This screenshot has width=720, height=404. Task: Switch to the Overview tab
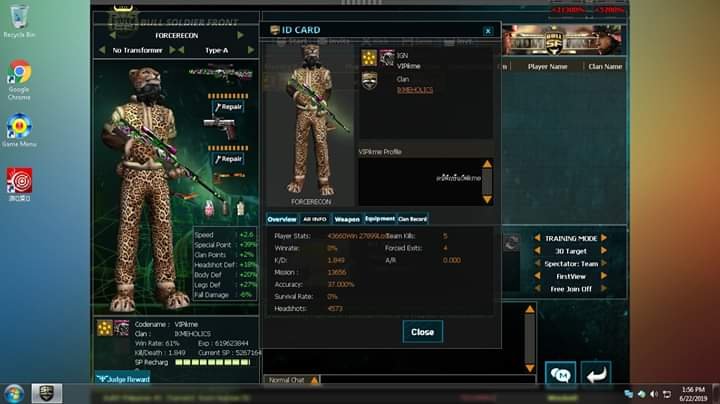[x=281, y=218]
